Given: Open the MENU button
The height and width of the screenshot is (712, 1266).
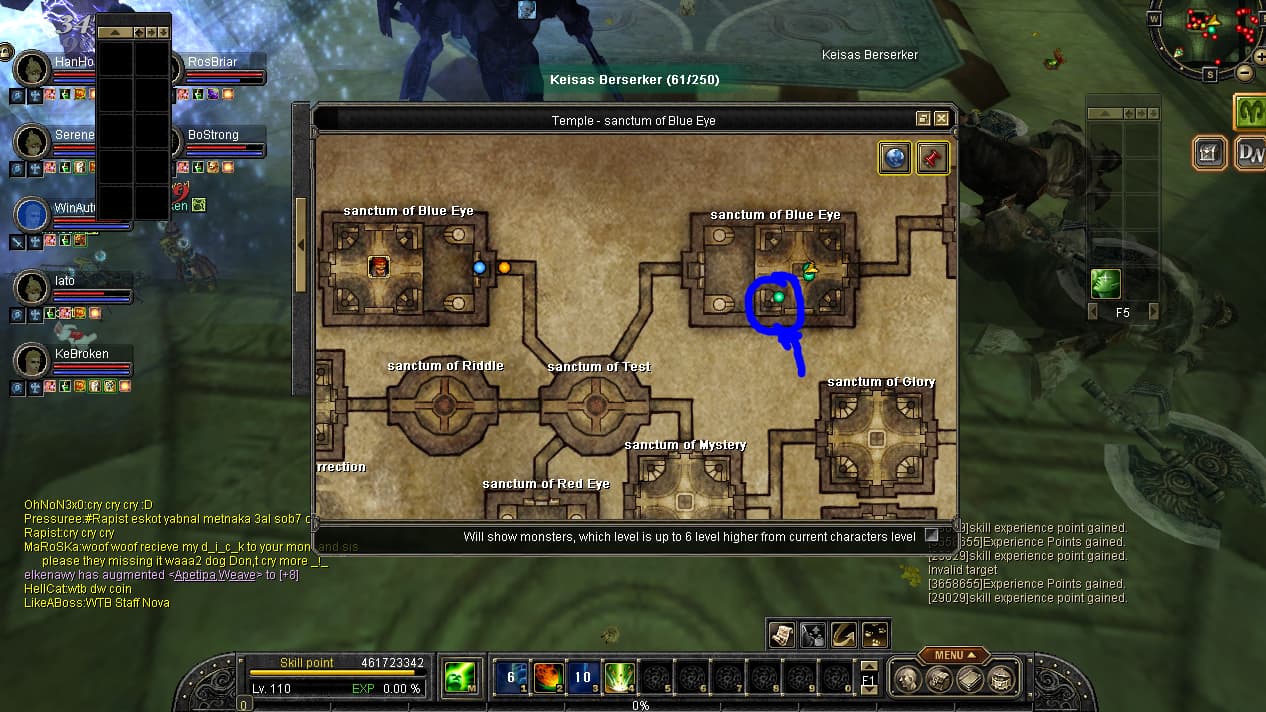Looking at the screenshot, I should [x=948, y=656].
